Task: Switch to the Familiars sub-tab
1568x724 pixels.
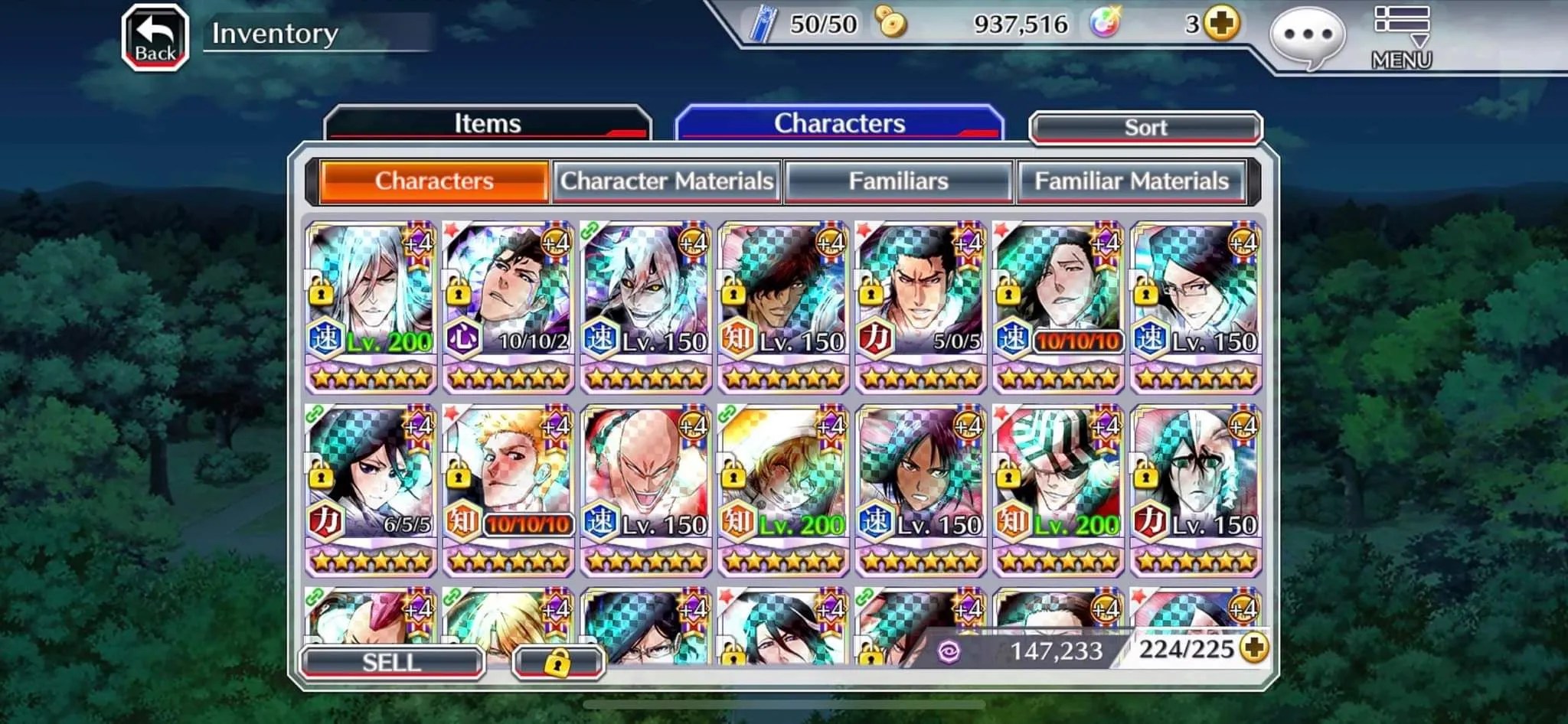Action: coord(898,181)
